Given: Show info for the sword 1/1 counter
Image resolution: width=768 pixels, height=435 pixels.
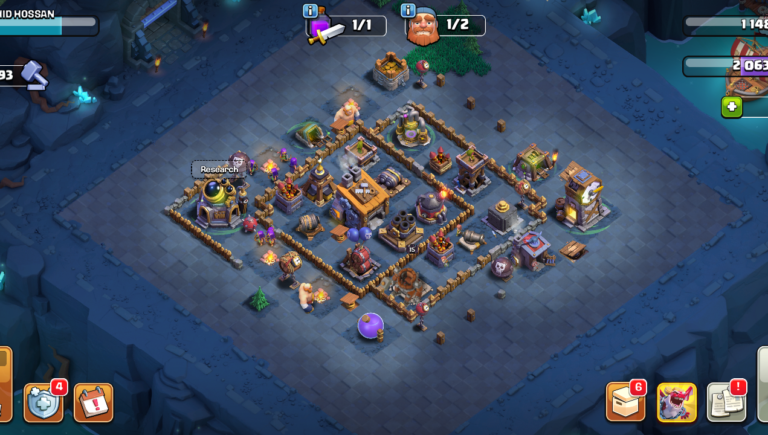Looking at the screenshot, I should pos(311,12).
